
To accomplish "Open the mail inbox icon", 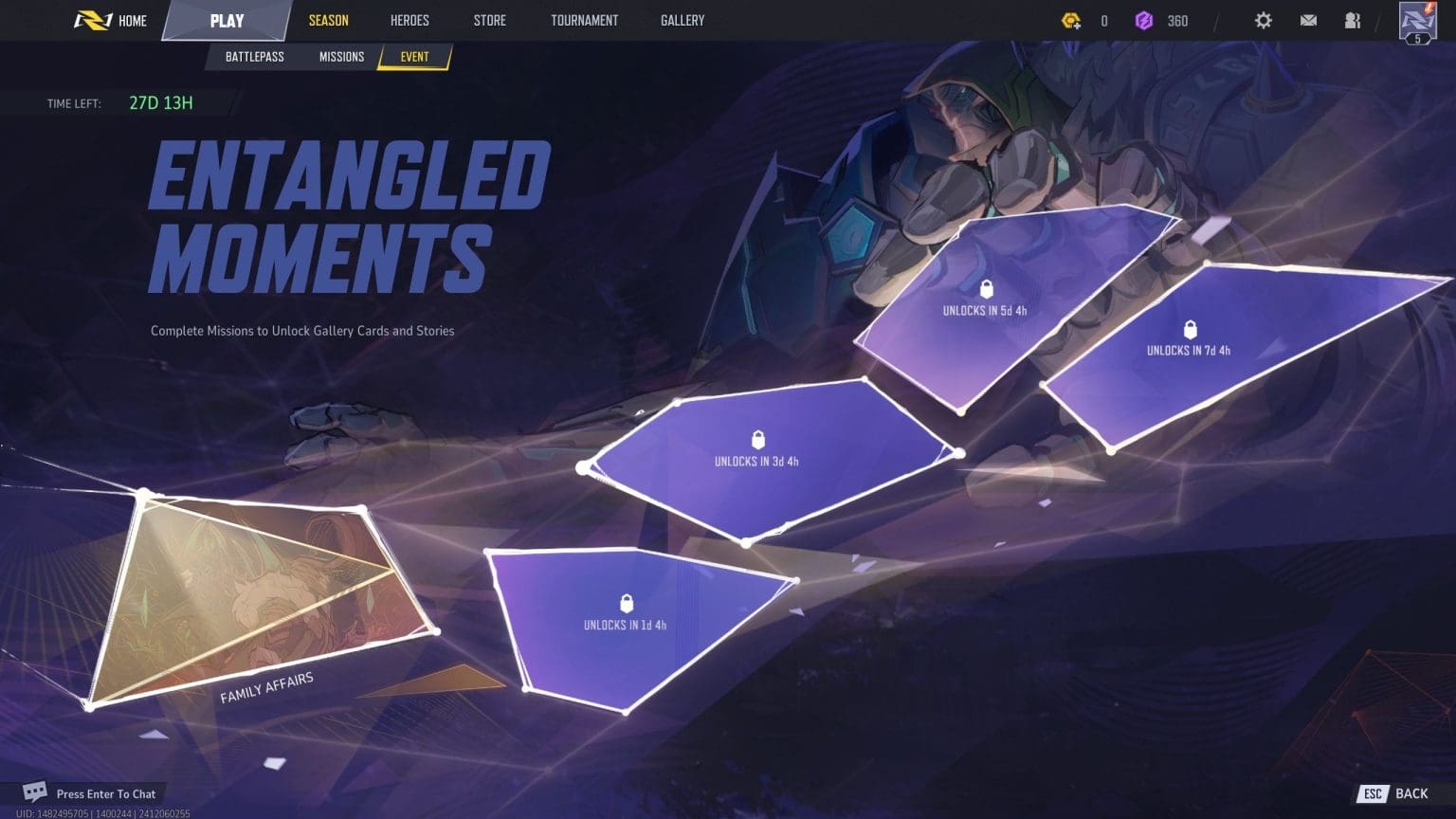I will click(x=1309, y=20).
